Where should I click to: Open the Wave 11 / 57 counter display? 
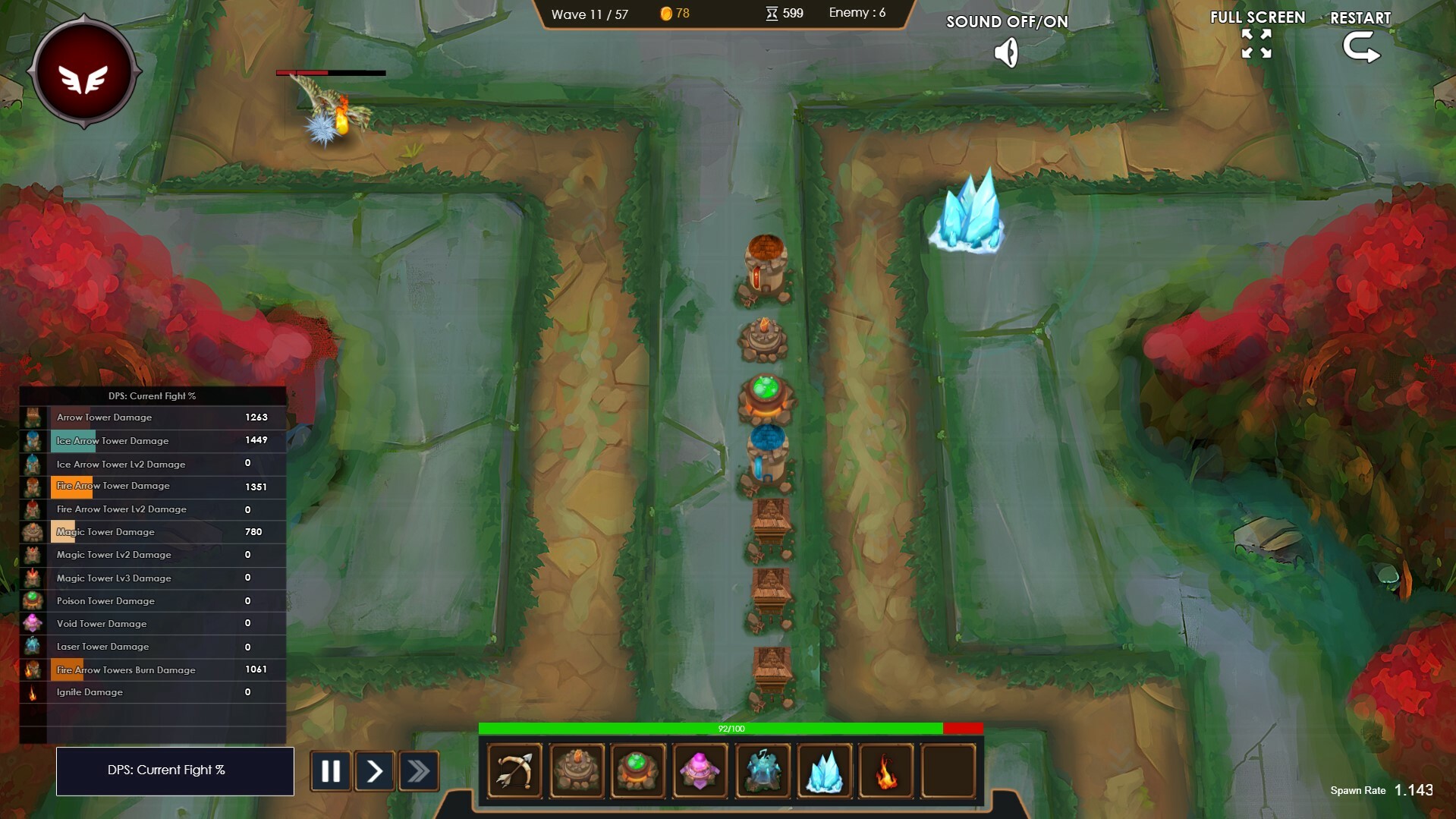(x=591, y=14)
